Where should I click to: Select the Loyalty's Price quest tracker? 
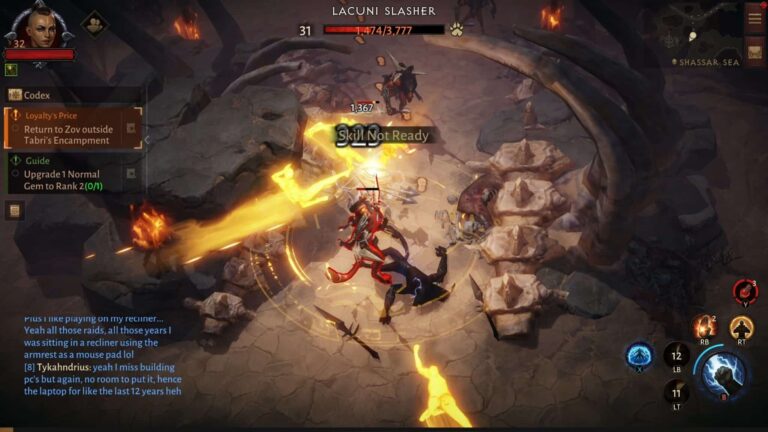click(73, 128)
